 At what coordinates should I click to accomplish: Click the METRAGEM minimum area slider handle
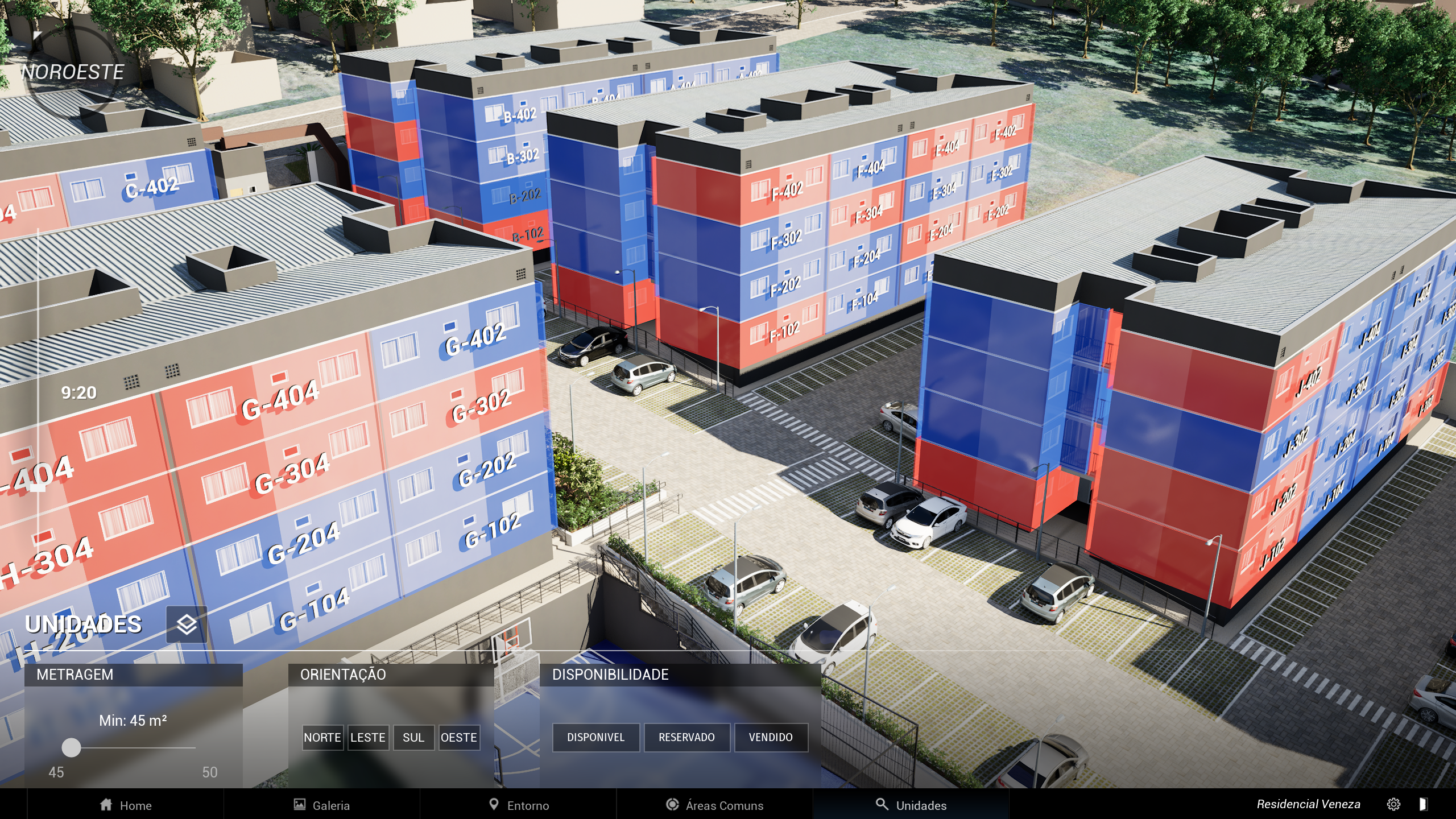pos(71,748)
